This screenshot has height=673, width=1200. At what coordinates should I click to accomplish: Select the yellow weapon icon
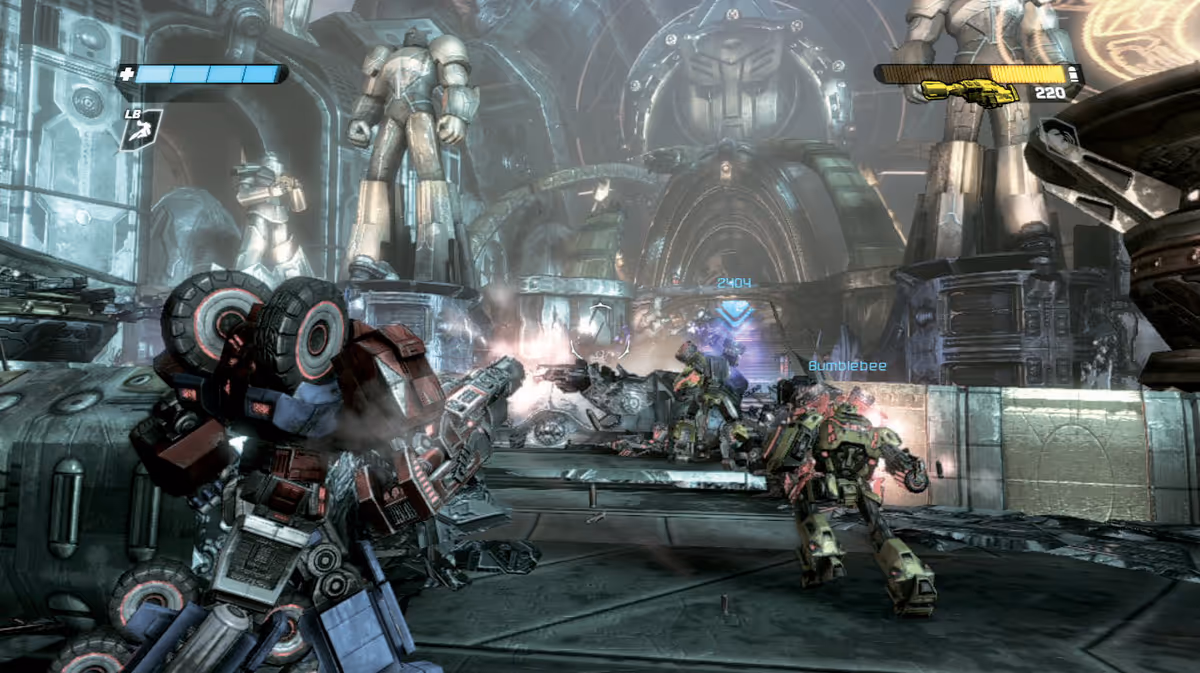(x=967, y=91)
